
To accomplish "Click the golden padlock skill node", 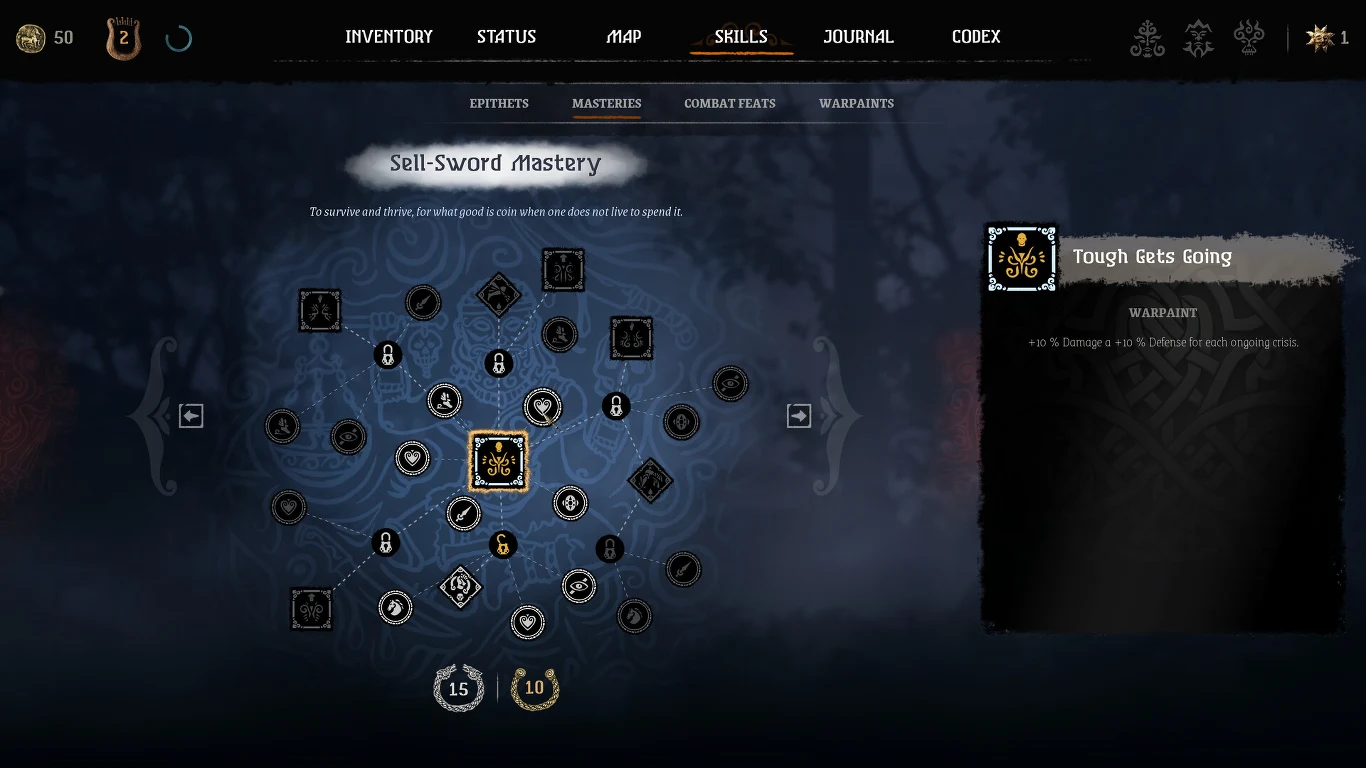I will pos(502,545).
